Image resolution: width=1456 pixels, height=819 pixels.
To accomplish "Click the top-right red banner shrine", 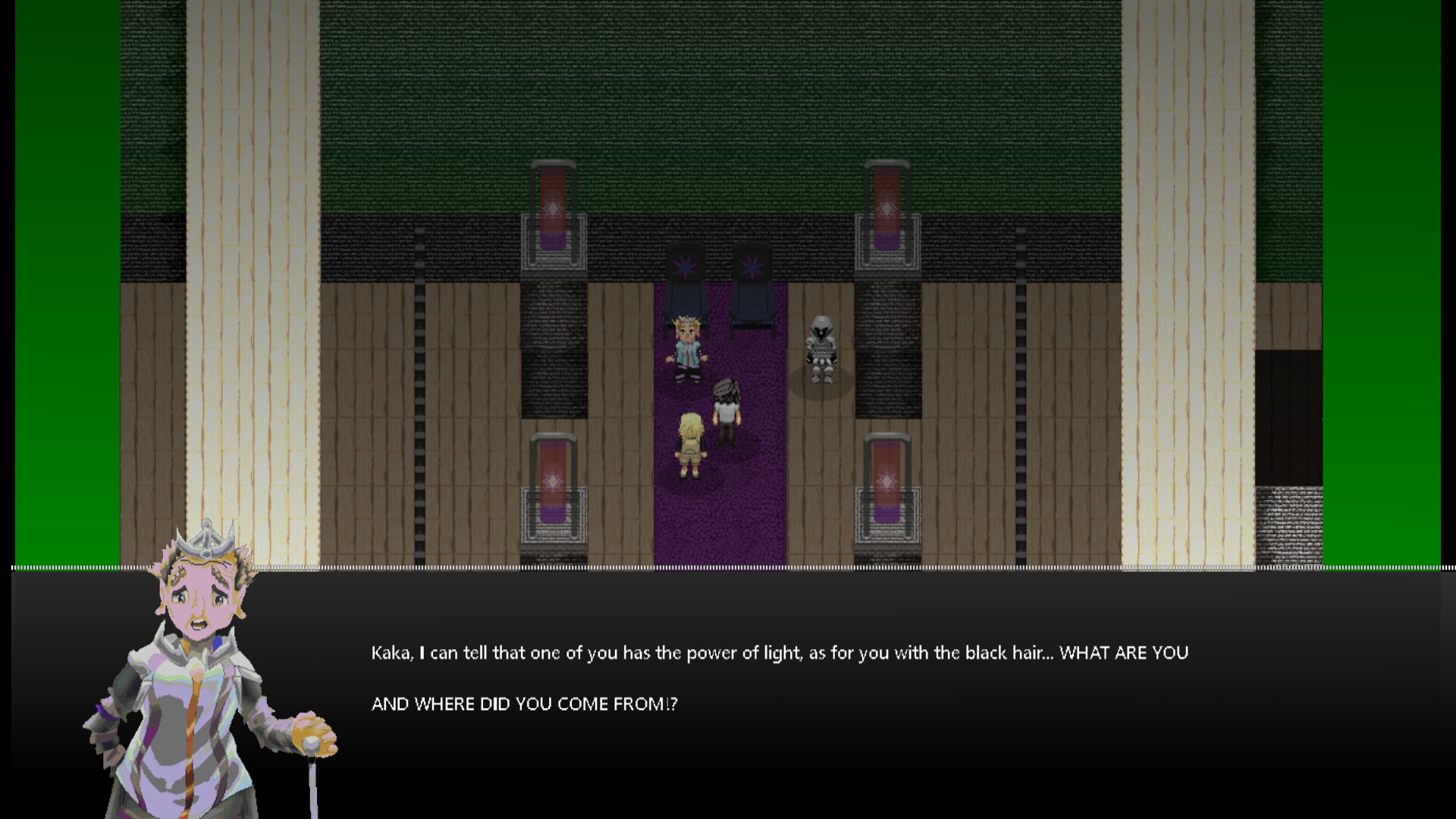I will point(886,209).
